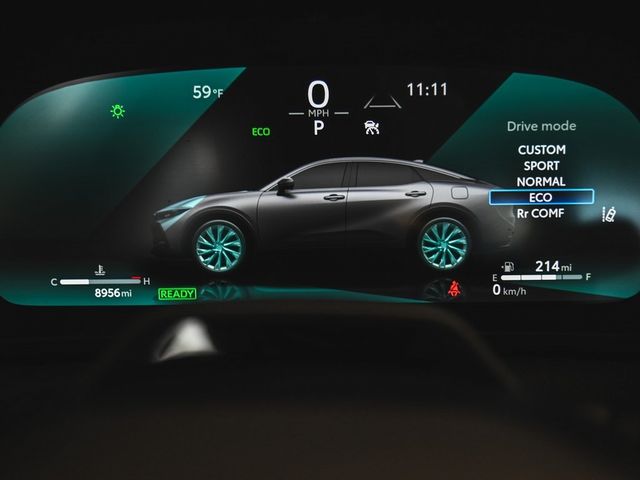Image resolution: width=640 pixels, height=480 pixels.
Task: Click the highlighted ECO drive mode entry
Action: coord(541,197)
